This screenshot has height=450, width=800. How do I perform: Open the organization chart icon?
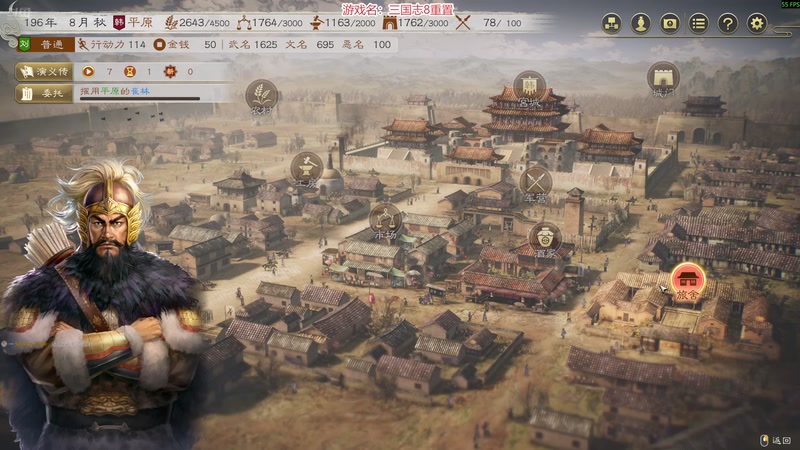611,23
